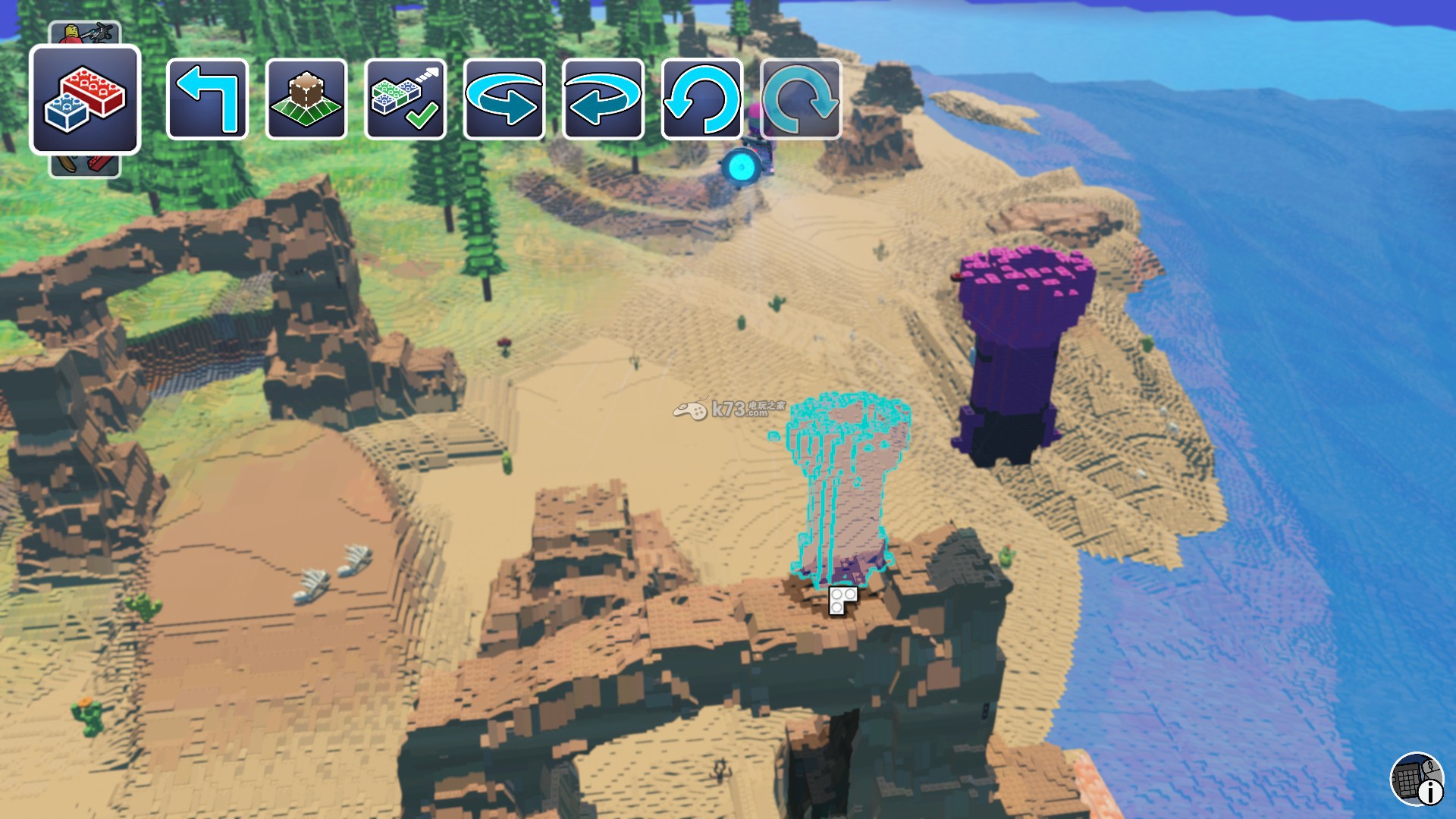
Task: Rotate the model with the left-pointing arrow
Action: click(x=604, y=99)
